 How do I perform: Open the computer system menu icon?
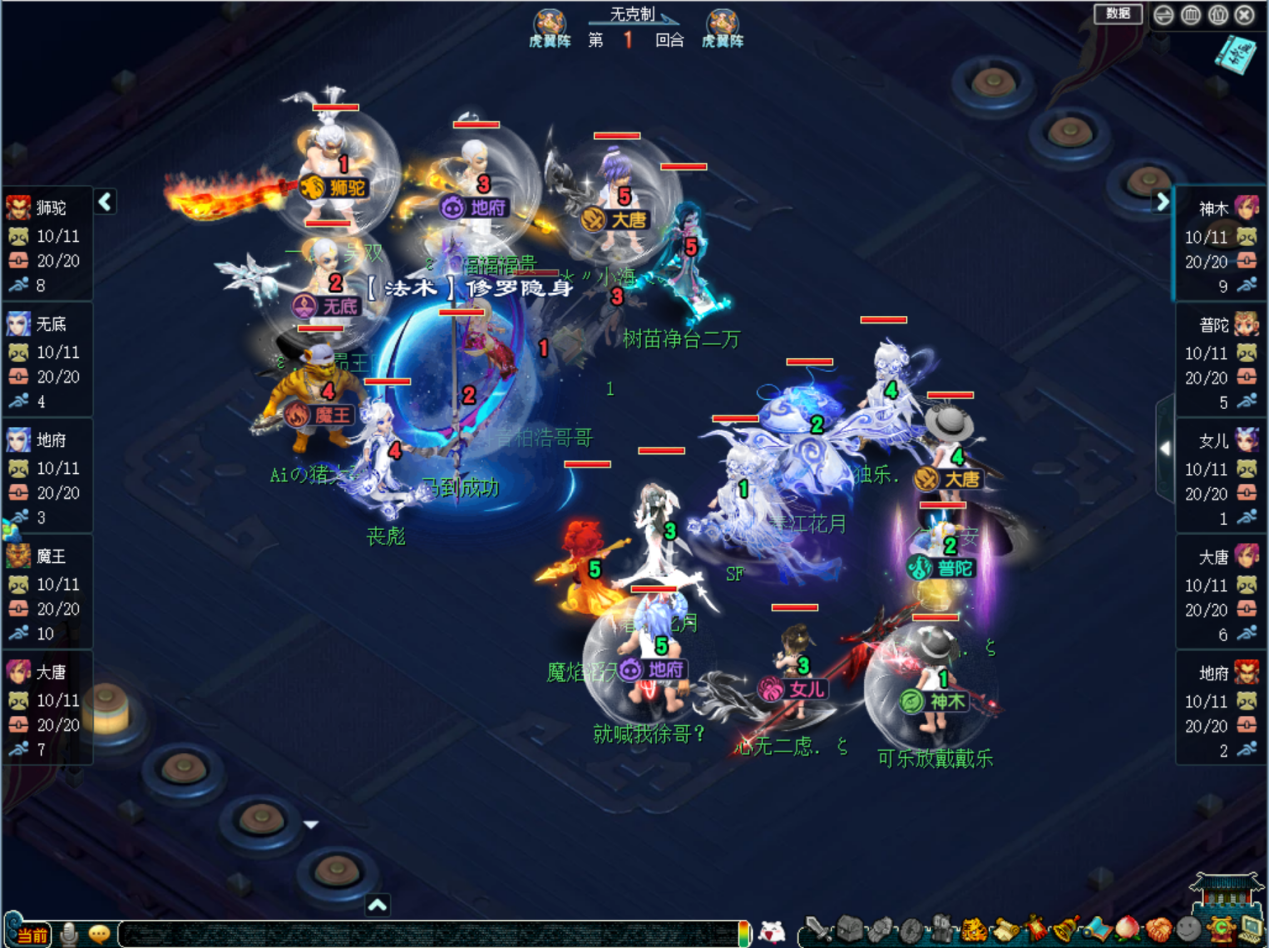(1250, 931)
